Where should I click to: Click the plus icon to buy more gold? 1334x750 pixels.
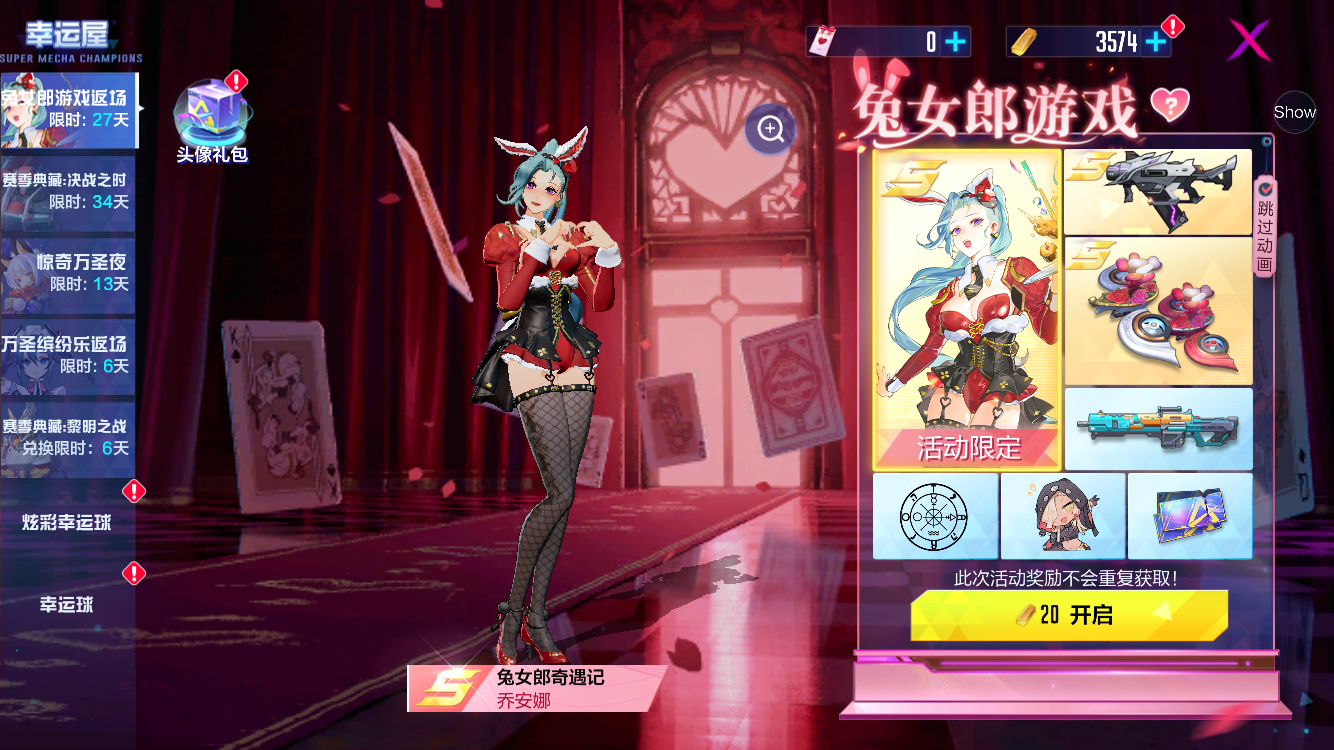pos(1157,42)
